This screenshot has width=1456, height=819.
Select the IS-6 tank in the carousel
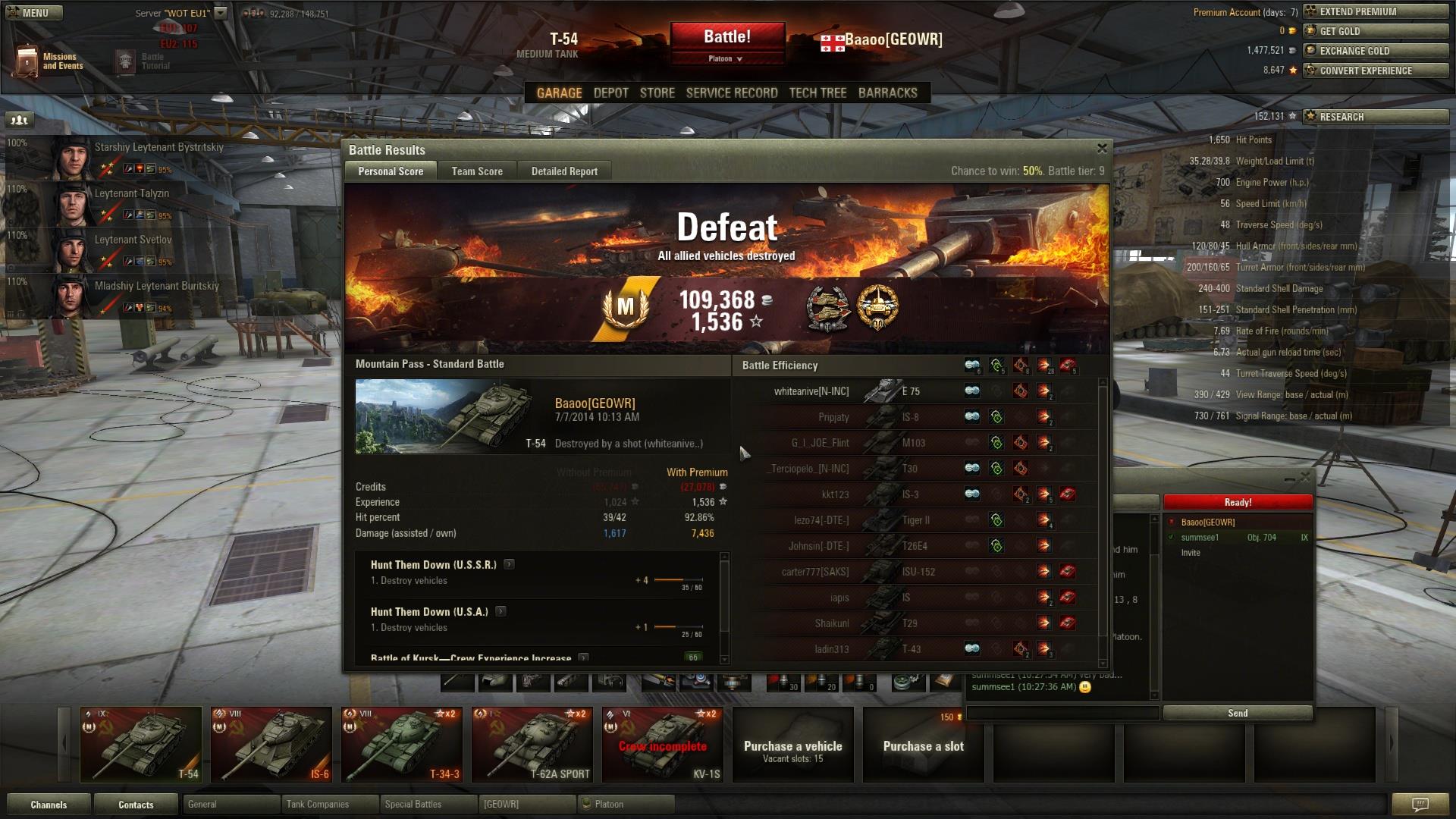(271, 745)
